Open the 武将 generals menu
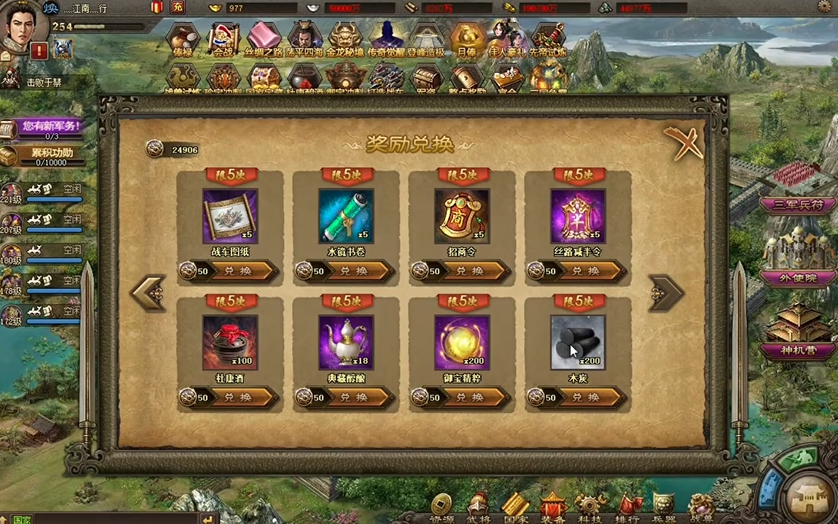838x524 pixels. 478,507
